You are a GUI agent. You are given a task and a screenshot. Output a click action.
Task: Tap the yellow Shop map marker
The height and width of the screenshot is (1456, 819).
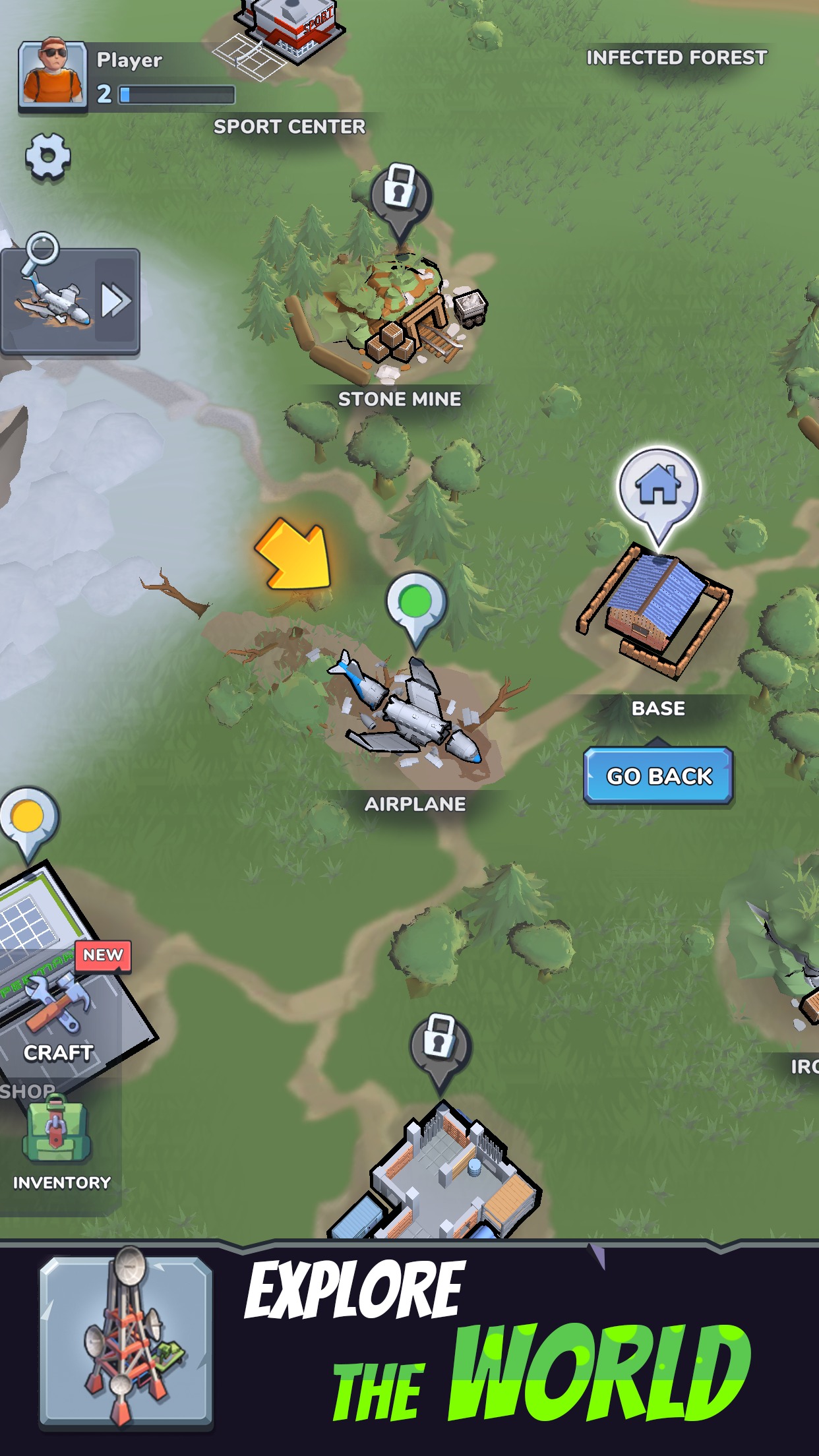[x=28, y=819]
